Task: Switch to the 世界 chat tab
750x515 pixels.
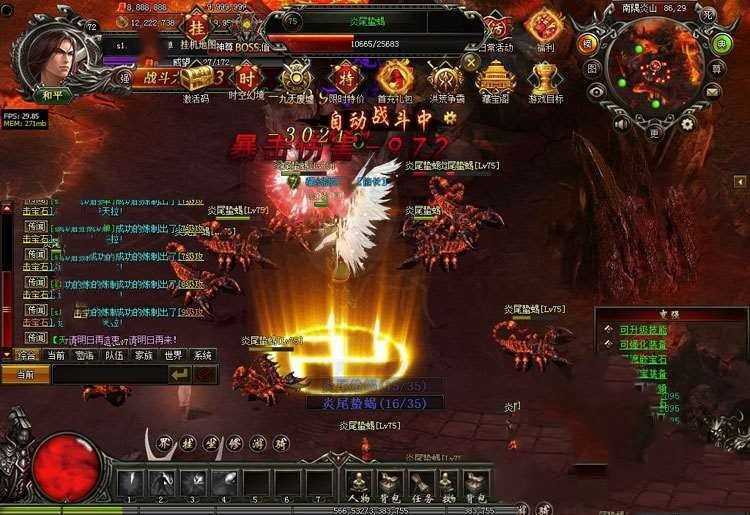Action: (x=173, y=355)
